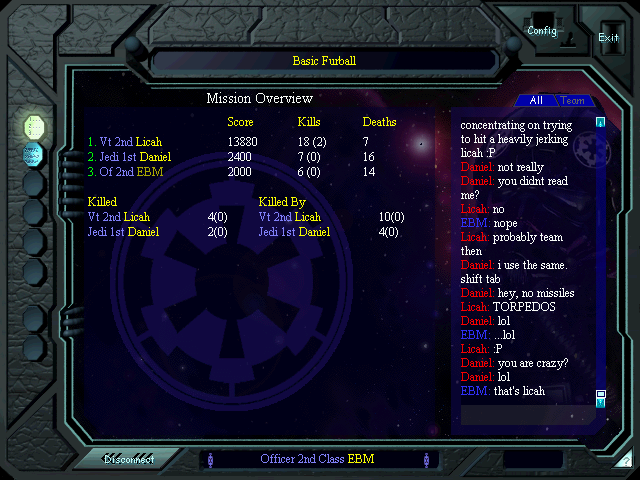Open the Config menu

pos(542,31)
